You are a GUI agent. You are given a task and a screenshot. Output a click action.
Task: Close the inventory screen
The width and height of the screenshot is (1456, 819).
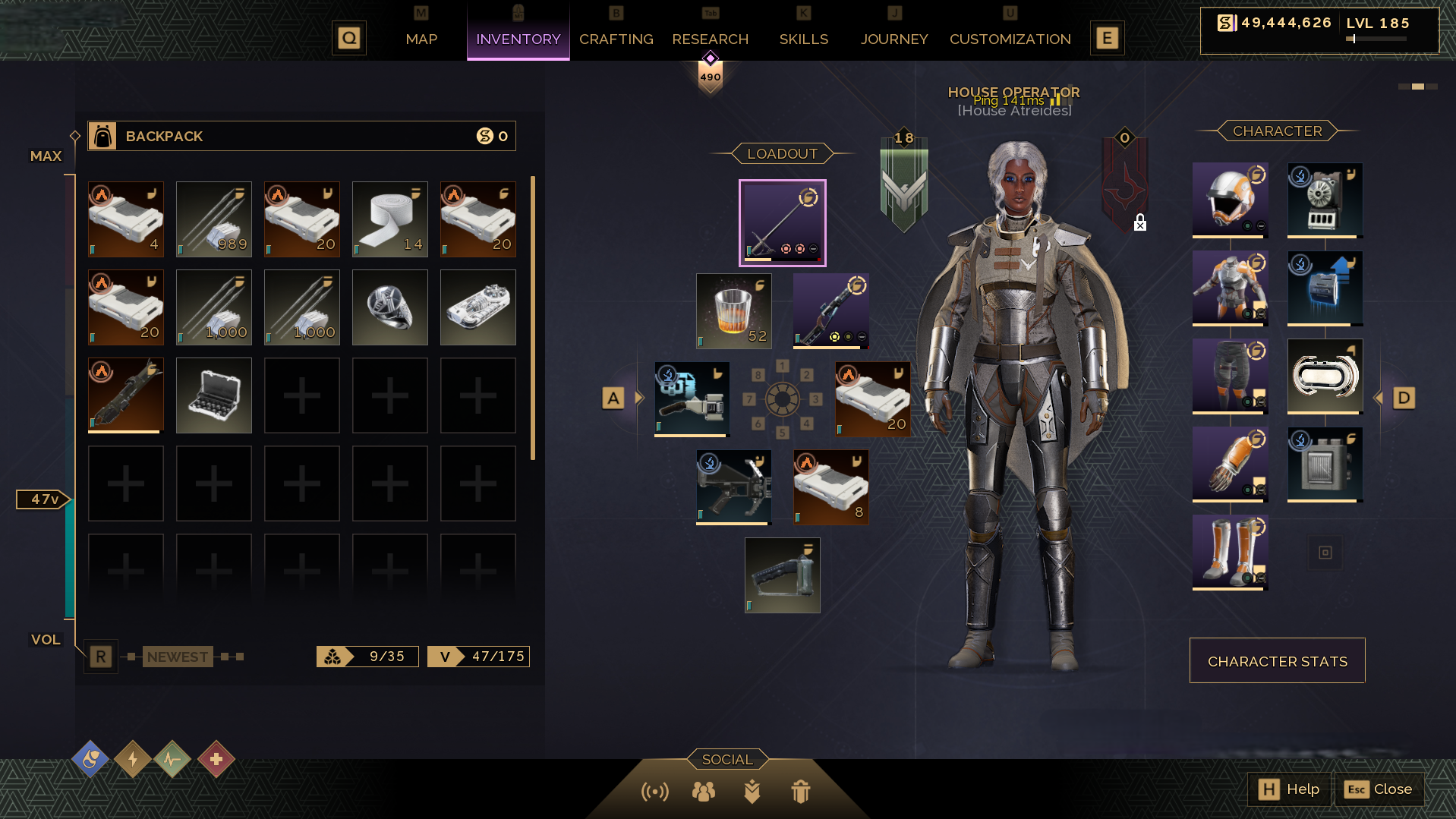click(1379, 789)
